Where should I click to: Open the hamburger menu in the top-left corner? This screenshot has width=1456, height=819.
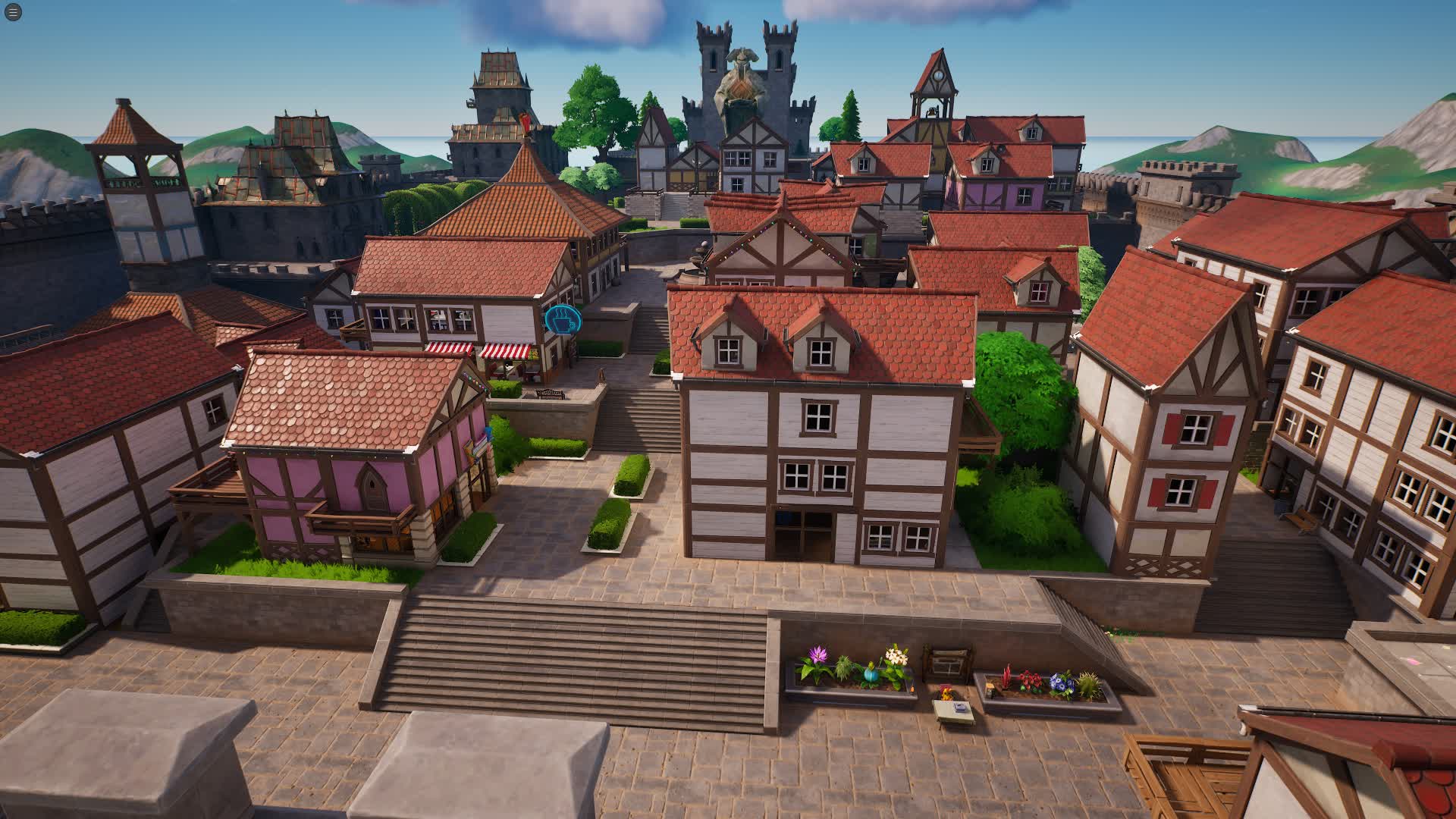pyautogui.click(x=12, y=12)
